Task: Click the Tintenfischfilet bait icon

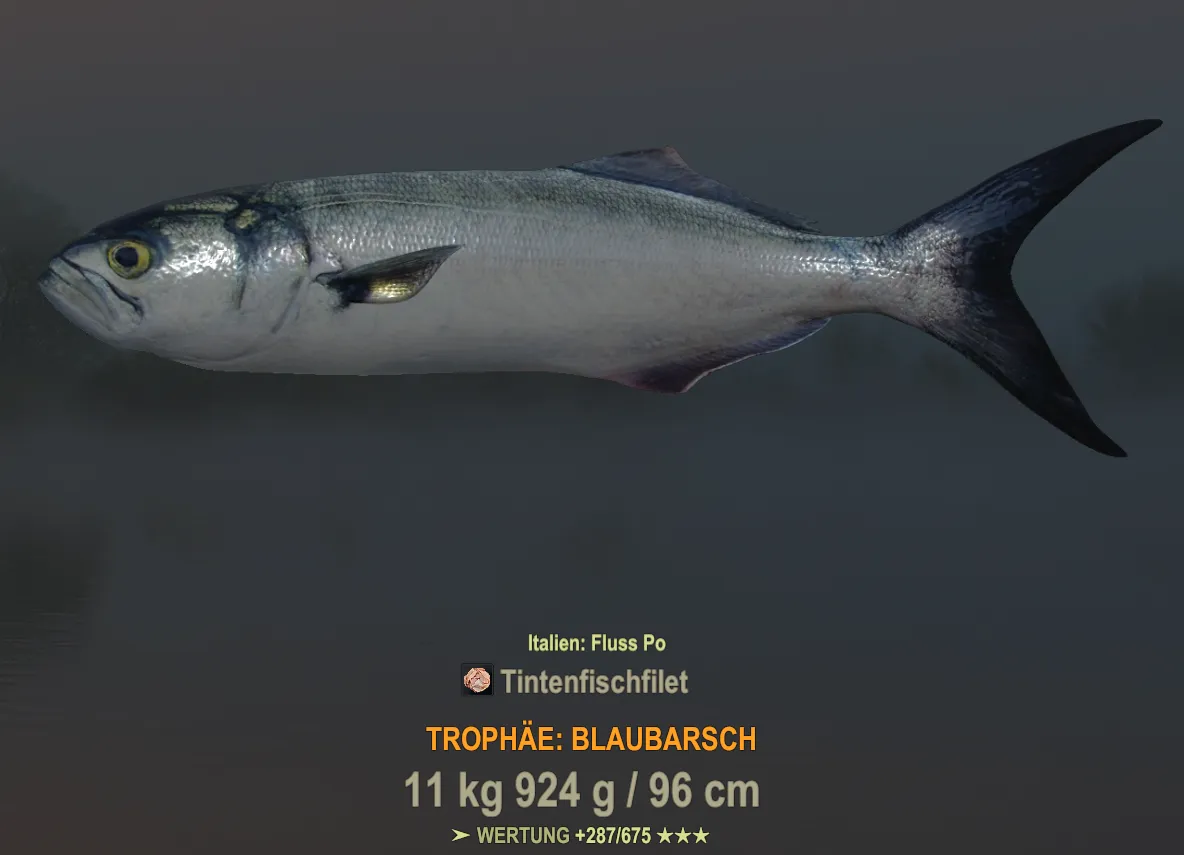Action: coord(477,680)
